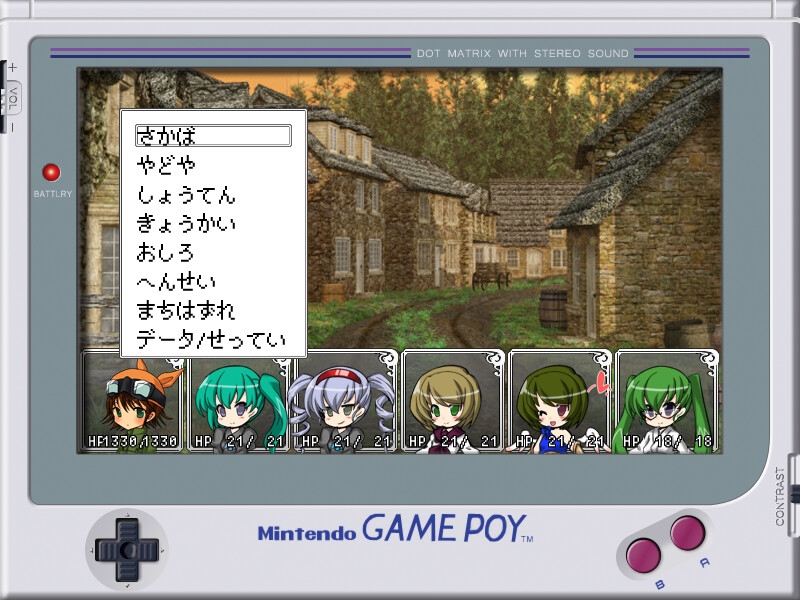Choose the silver twin-tail girl with red headband
Viewport: 800px width, 600px height.
345,401
